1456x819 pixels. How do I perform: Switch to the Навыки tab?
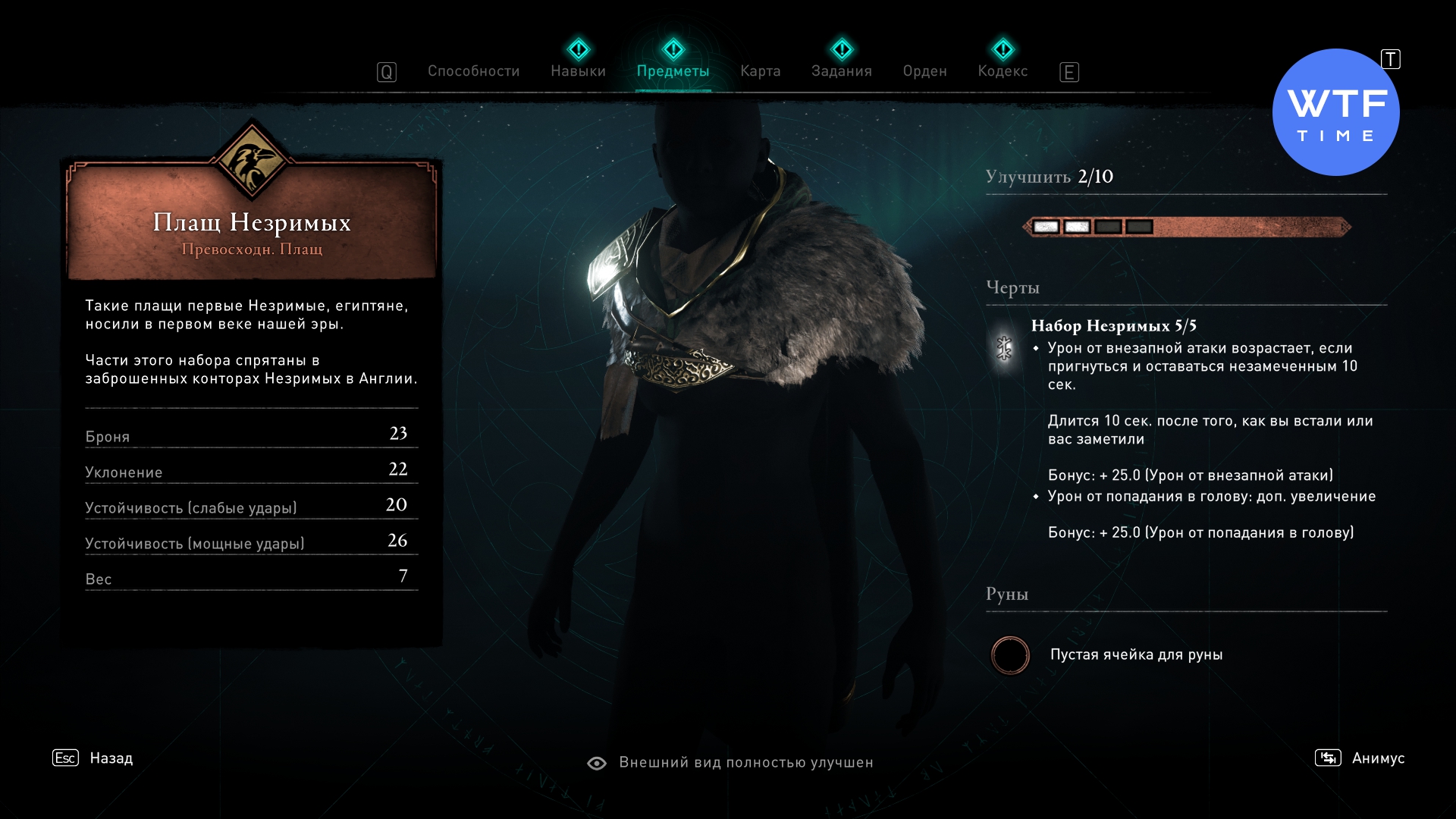click(x=578, y=71)
